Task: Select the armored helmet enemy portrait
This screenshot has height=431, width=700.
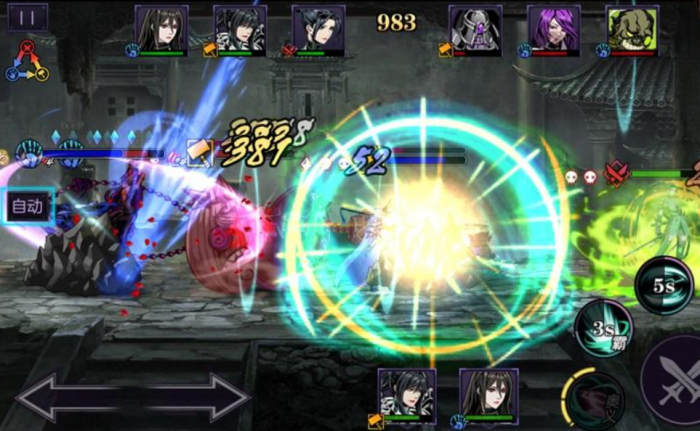Action: pos(475,28)
